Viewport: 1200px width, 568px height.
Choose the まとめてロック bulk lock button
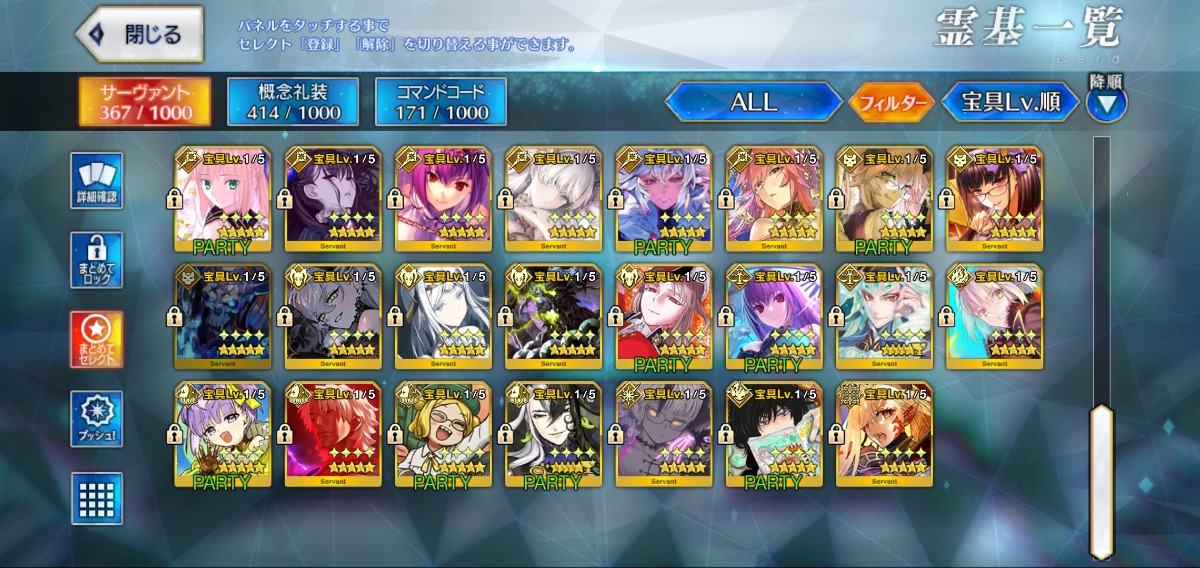coord(97,260)
